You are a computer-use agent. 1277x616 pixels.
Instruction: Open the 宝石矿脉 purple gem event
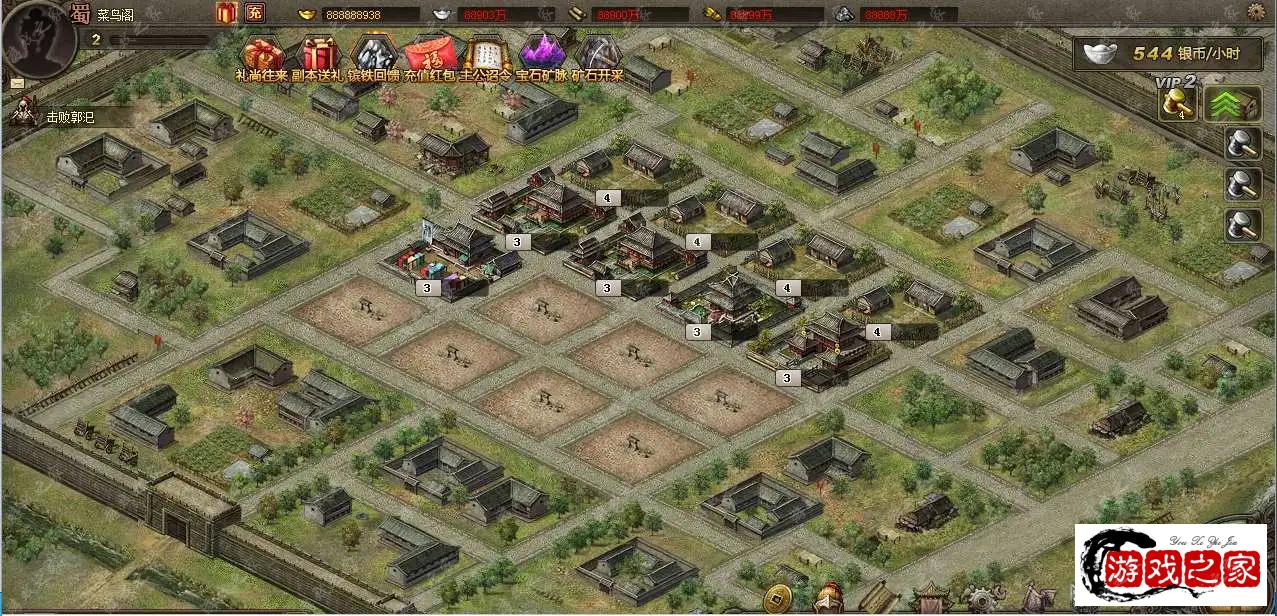pyautogui.click(x=541, y=53)
